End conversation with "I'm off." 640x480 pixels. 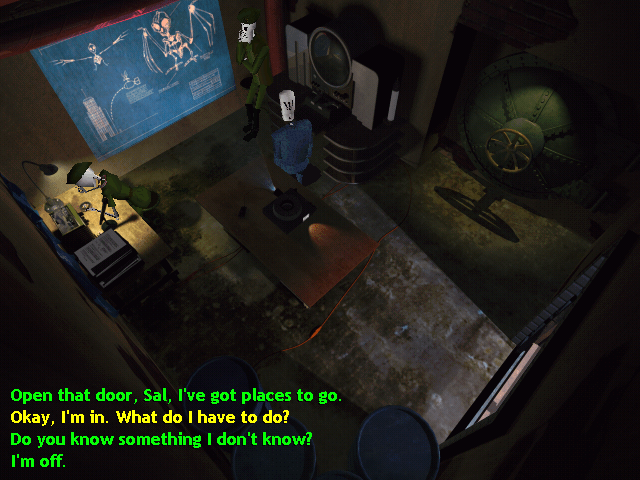click(x=38, y=461)
